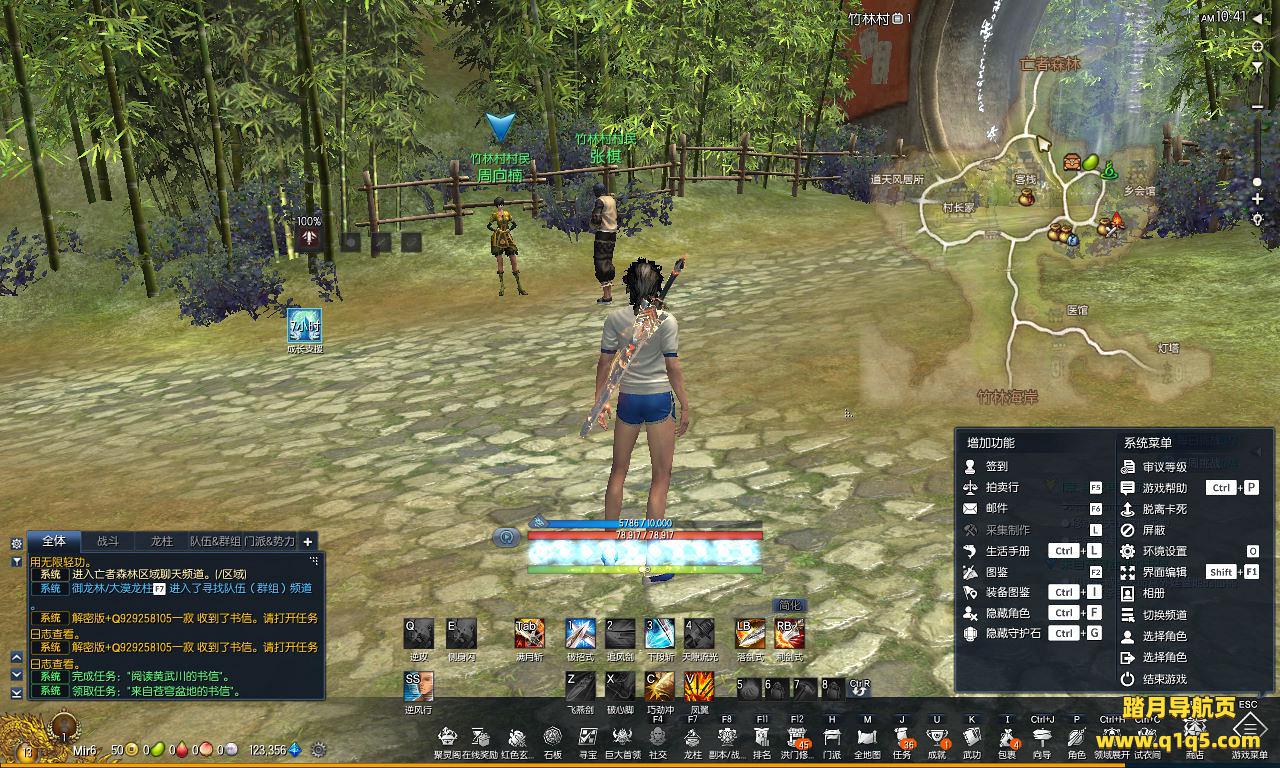Open the 拍卖行 auction house

pyautogui.click(x=1002, y=487)
